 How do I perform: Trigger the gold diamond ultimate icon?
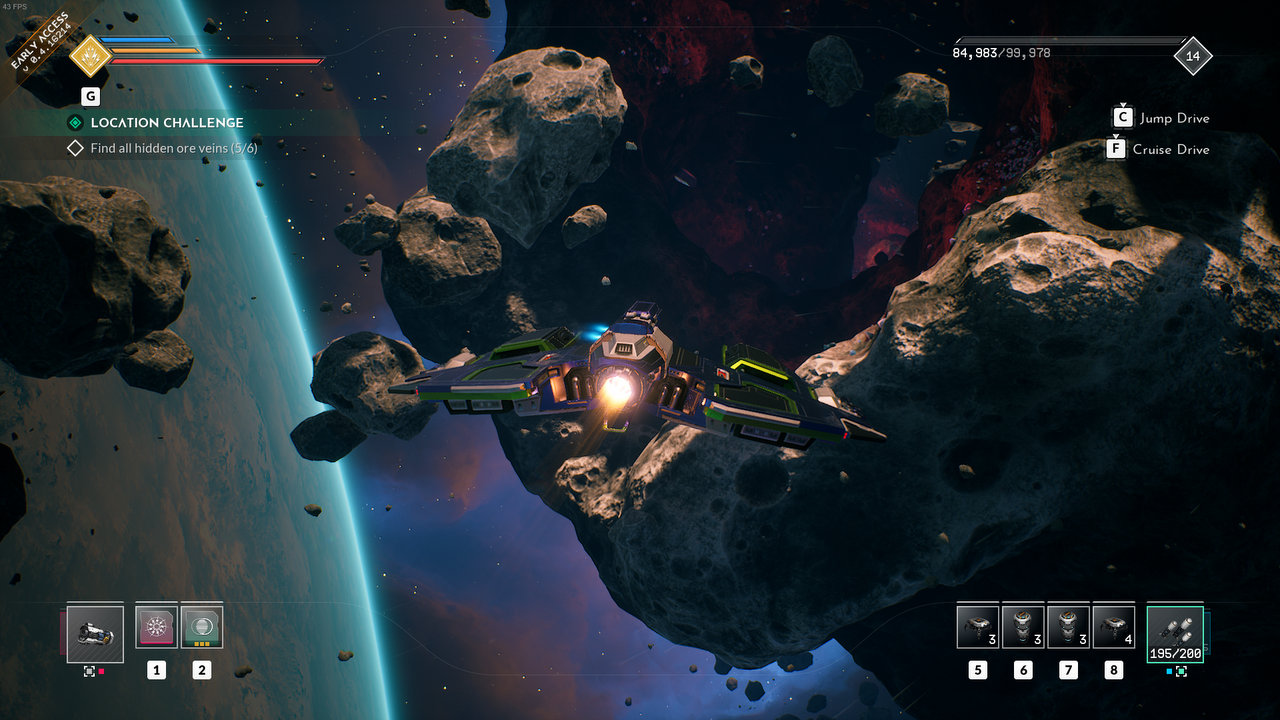(90, 56)
